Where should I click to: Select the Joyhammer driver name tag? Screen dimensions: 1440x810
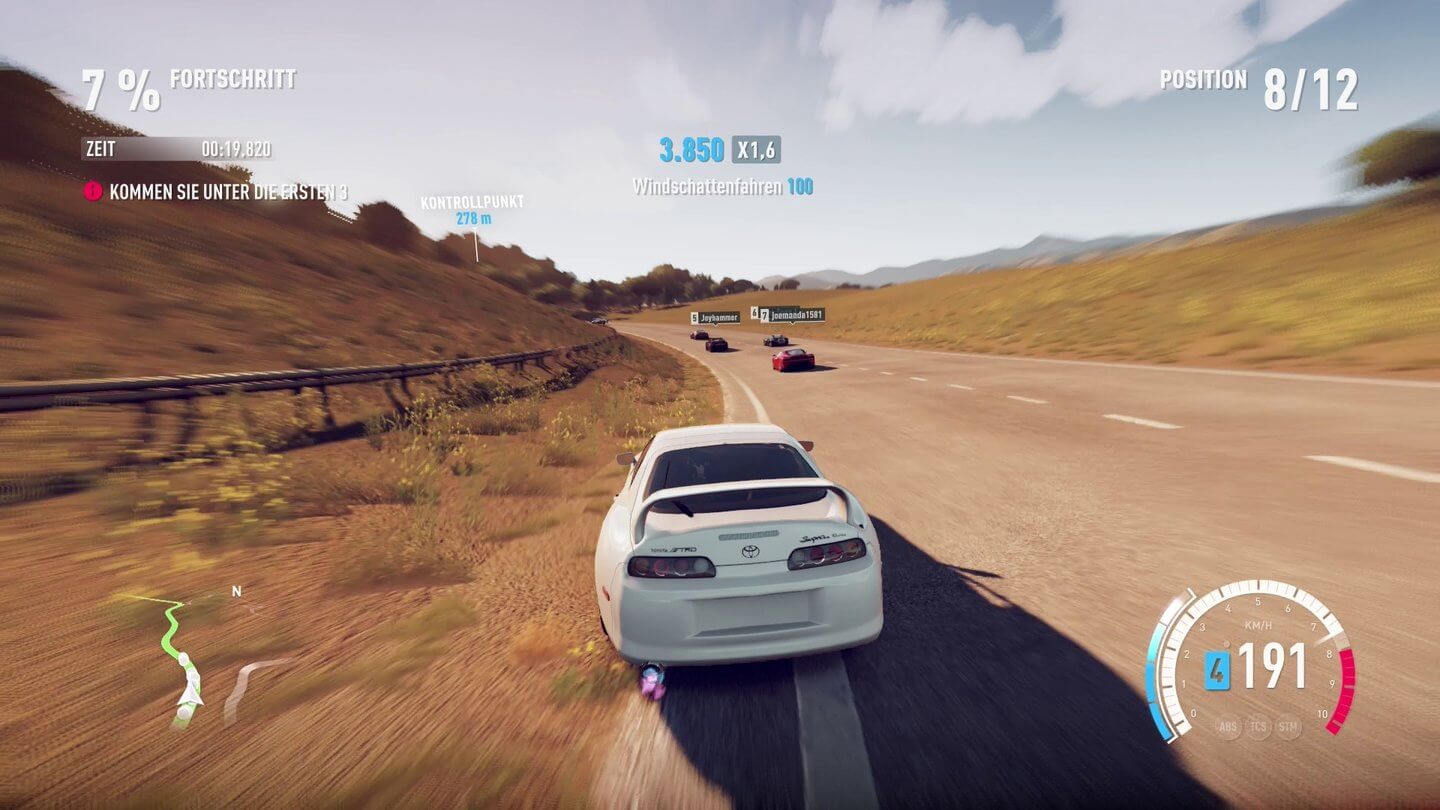coord(715,318)
